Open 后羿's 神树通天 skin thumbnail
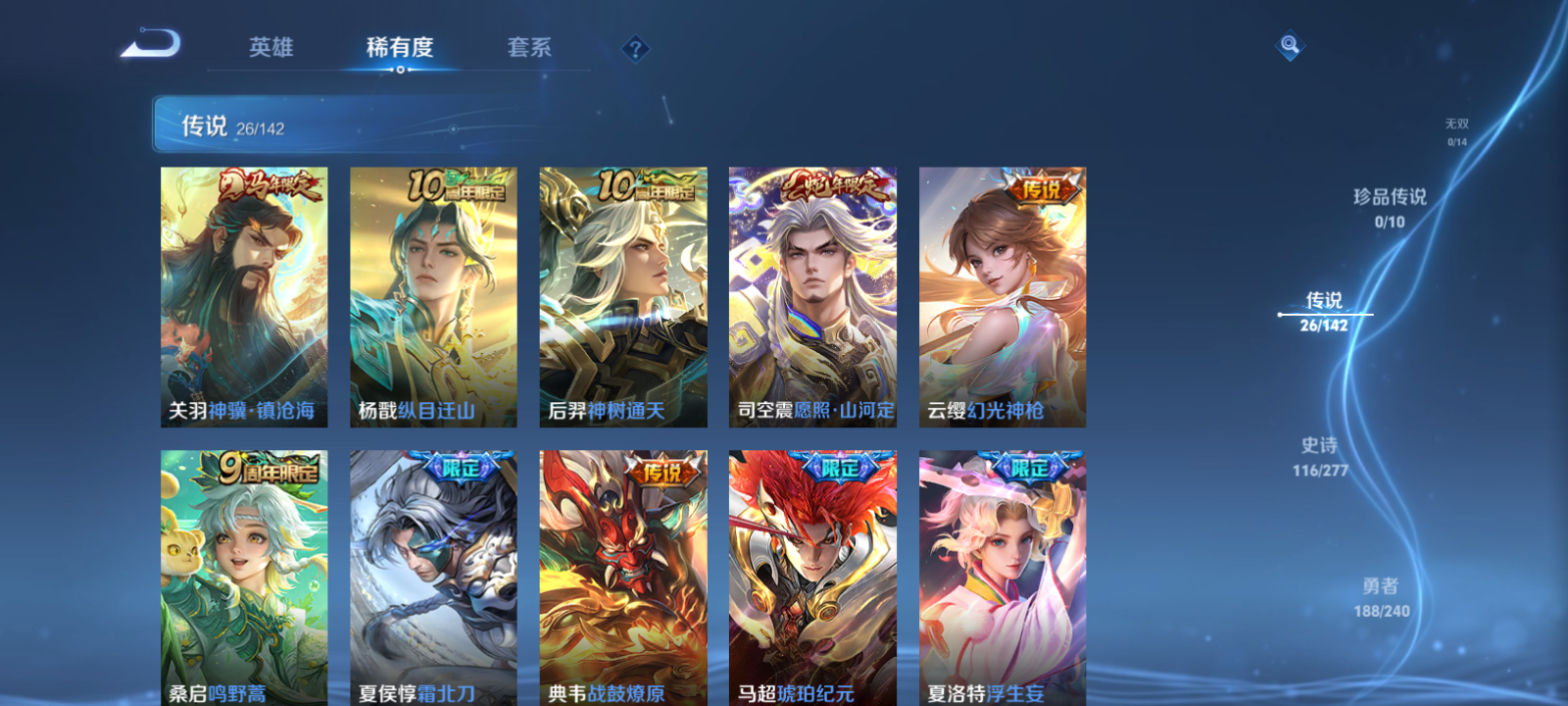The image size is (1568, 706). click(x=623, y=294)
